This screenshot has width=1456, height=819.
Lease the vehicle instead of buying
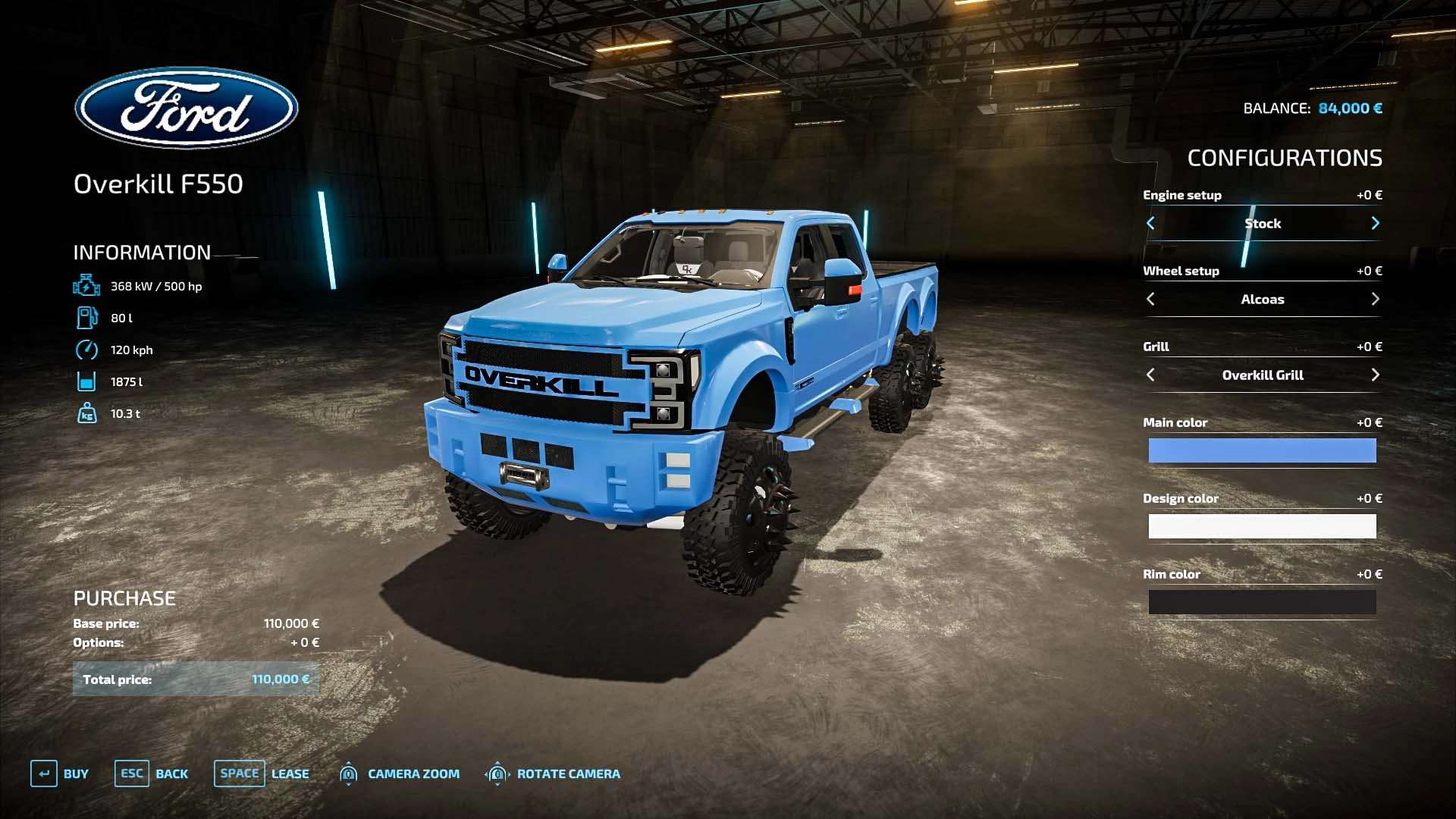tap(262, 773)
